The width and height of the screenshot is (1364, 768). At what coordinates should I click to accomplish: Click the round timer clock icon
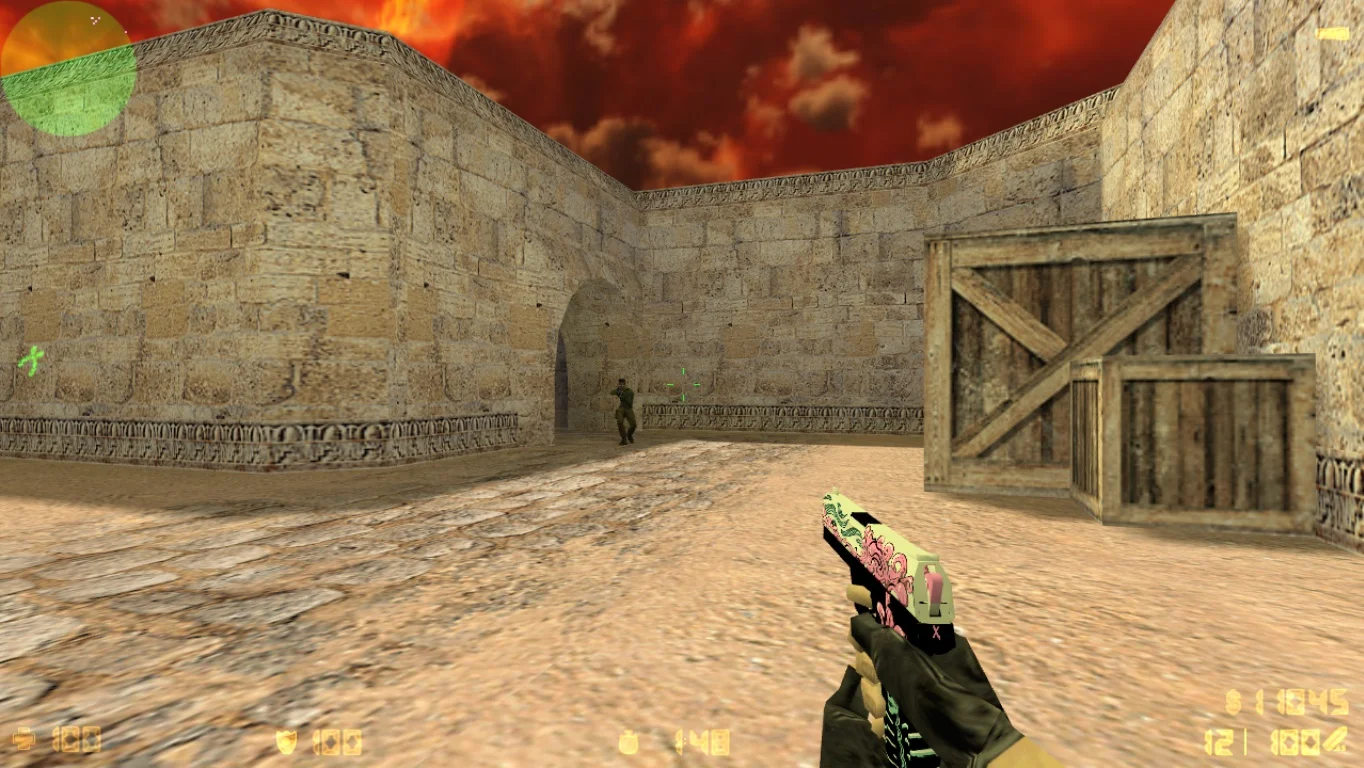point(629,742)
